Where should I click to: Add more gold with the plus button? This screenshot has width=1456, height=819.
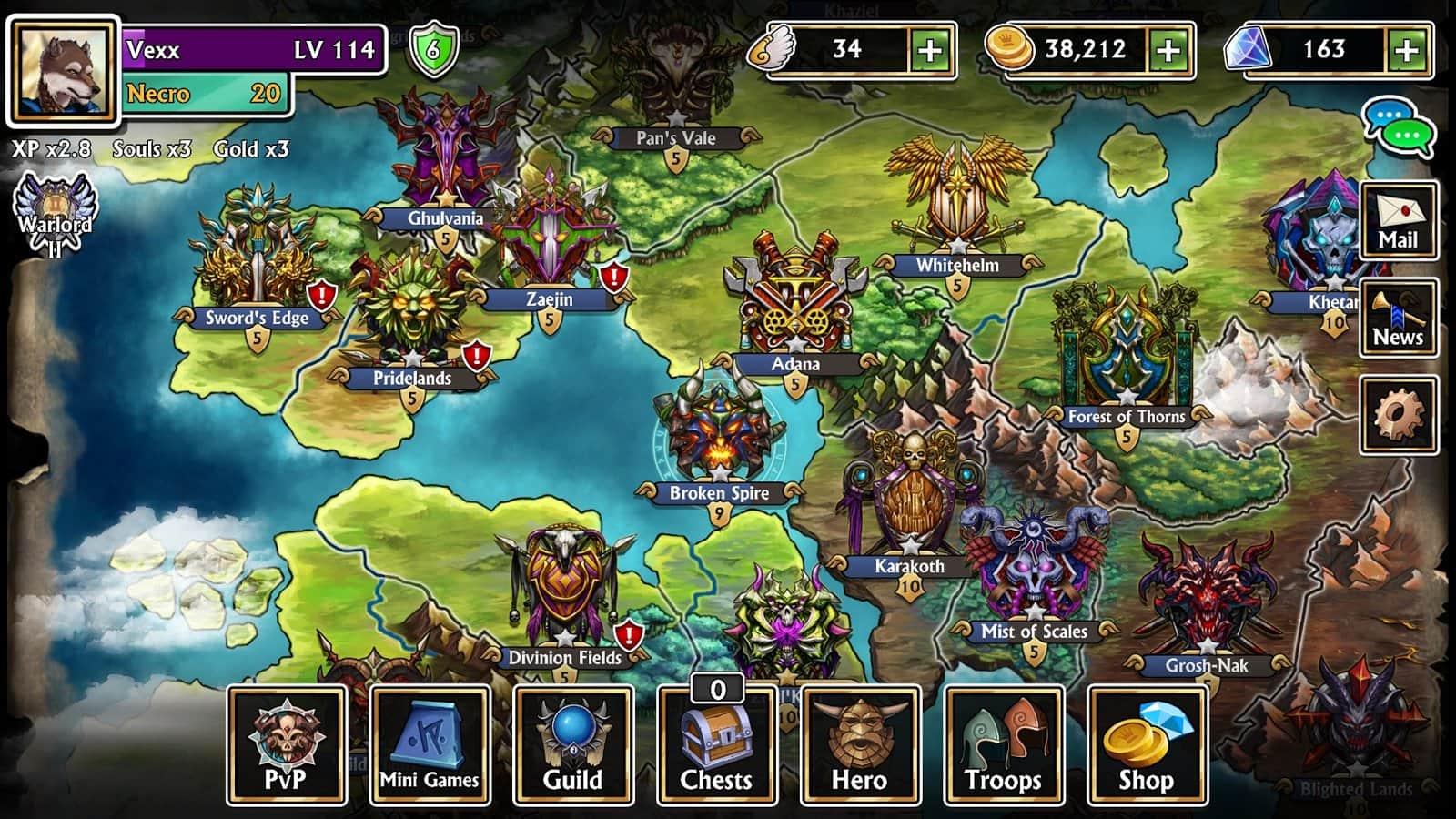[x=1169, y=50]
